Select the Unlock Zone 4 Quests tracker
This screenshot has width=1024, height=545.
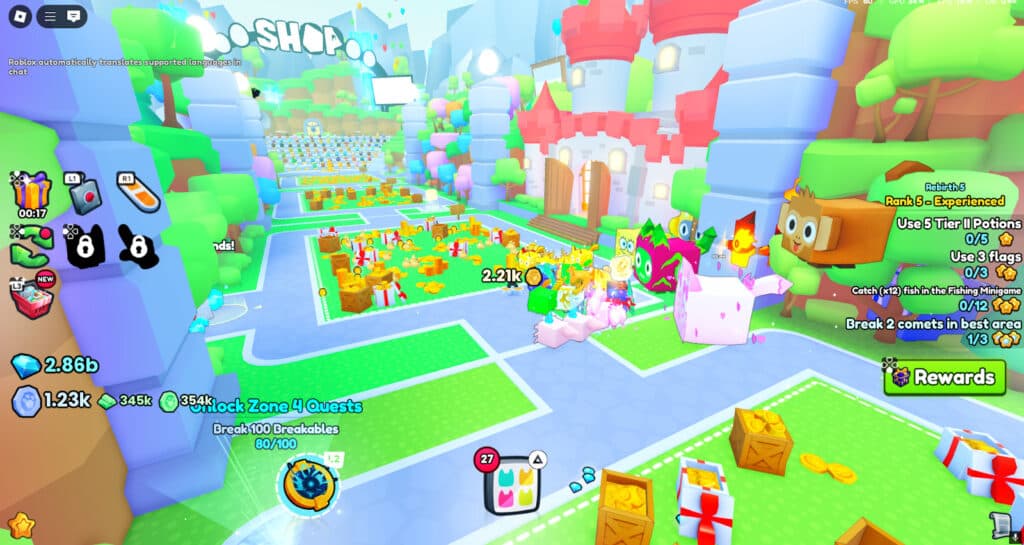276,407
